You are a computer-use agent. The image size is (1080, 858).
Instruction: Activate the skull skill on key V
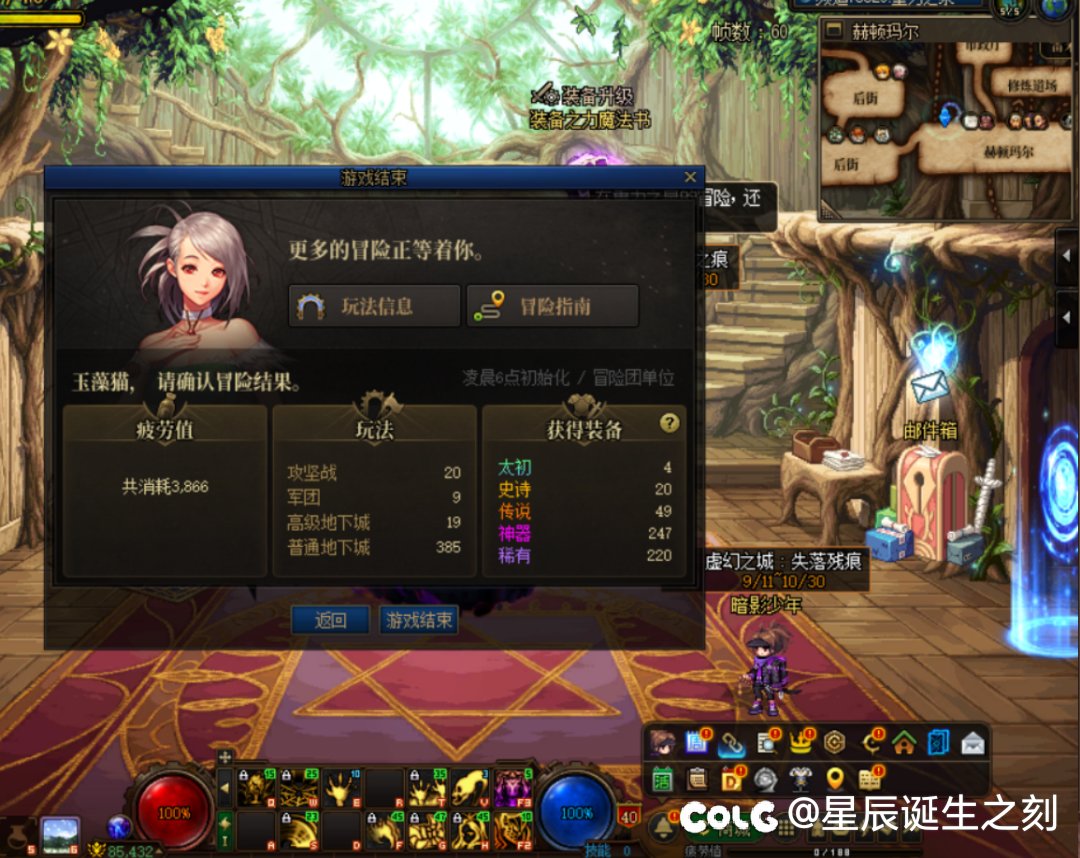467,789
